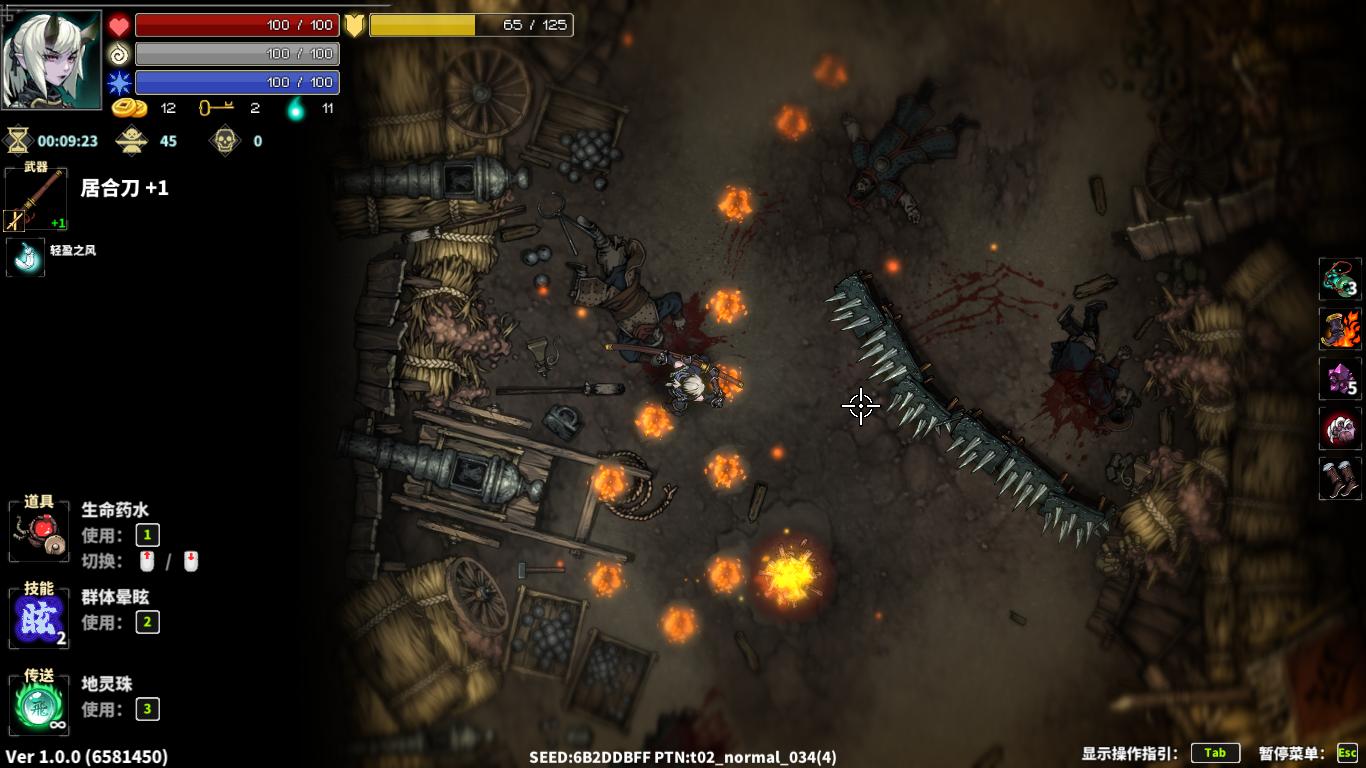Click the flaming boot relic icon
The height and width of the screenshot is (768, 1366).
point(1340,329)
